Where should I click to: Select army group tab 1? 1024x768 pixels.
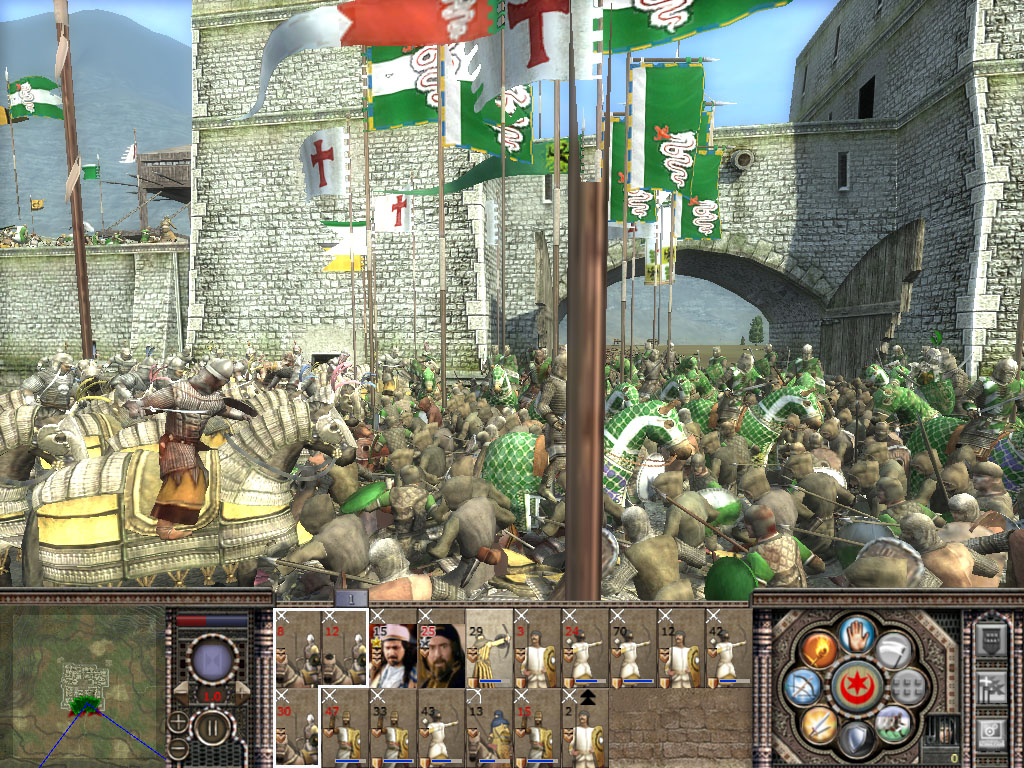pyautogui.click(x=351, y=598)
